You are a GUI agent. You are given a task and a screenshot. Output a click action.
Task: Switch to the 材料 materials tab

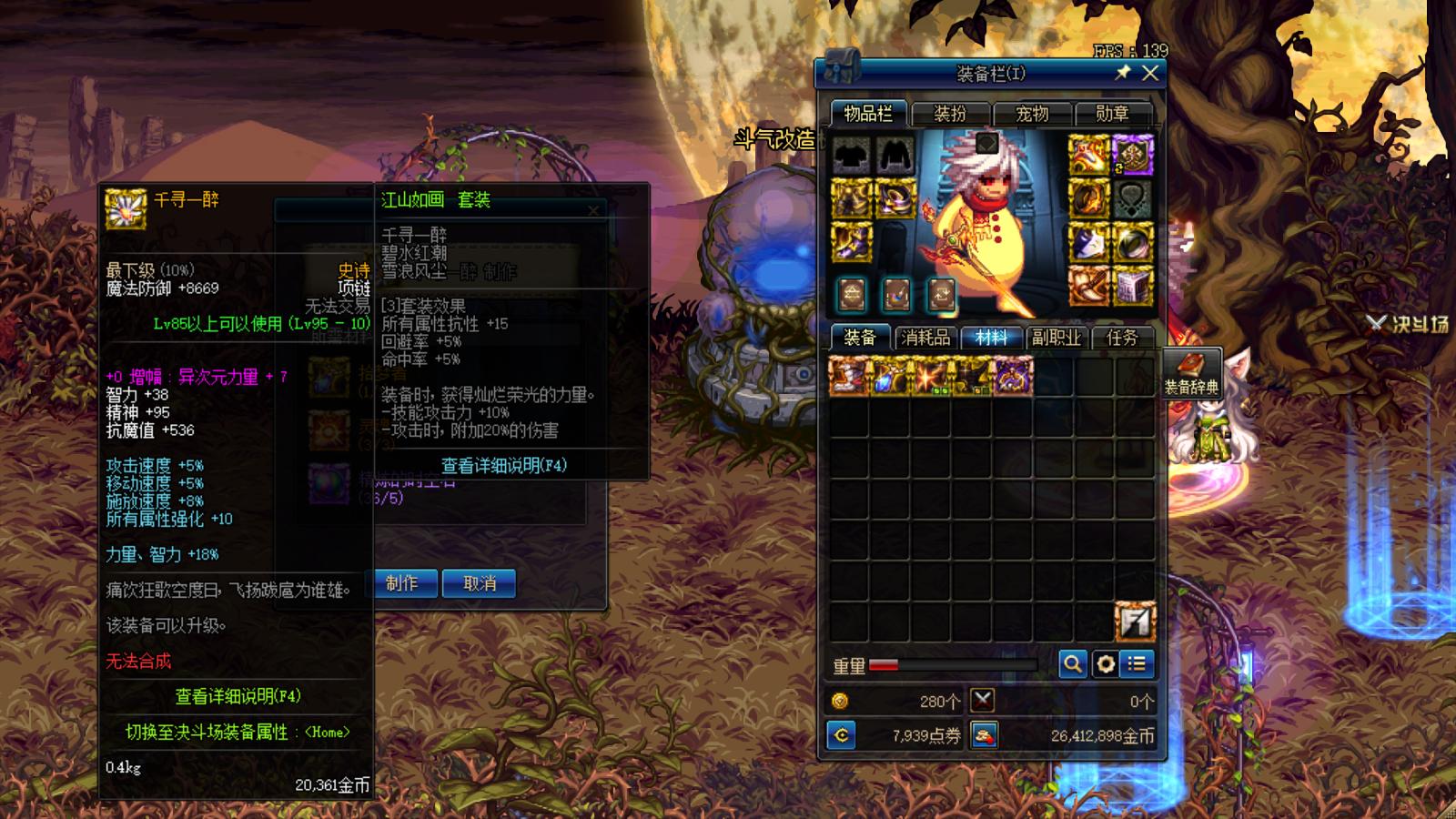click(991, 338)
